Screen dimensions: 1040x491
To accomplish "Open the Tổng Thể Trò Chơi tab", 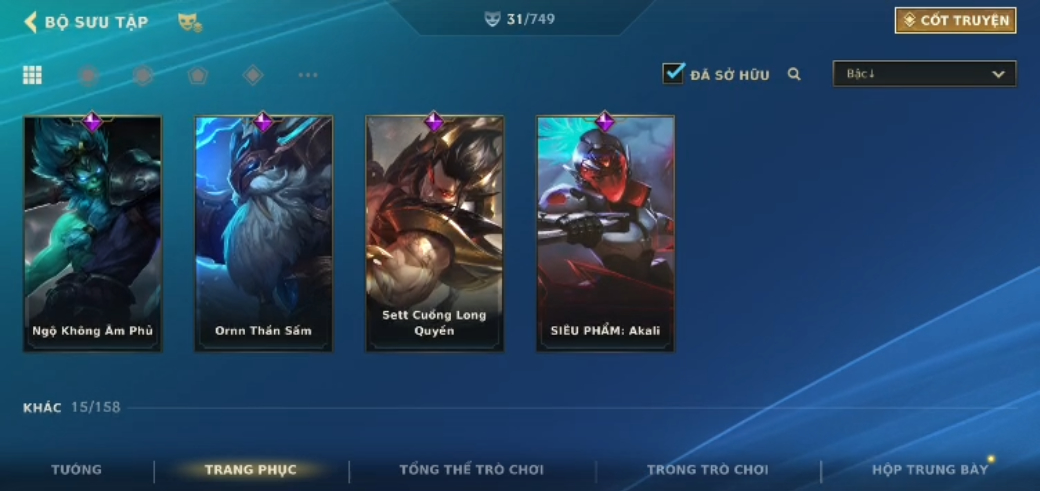I will click(471, 470).
